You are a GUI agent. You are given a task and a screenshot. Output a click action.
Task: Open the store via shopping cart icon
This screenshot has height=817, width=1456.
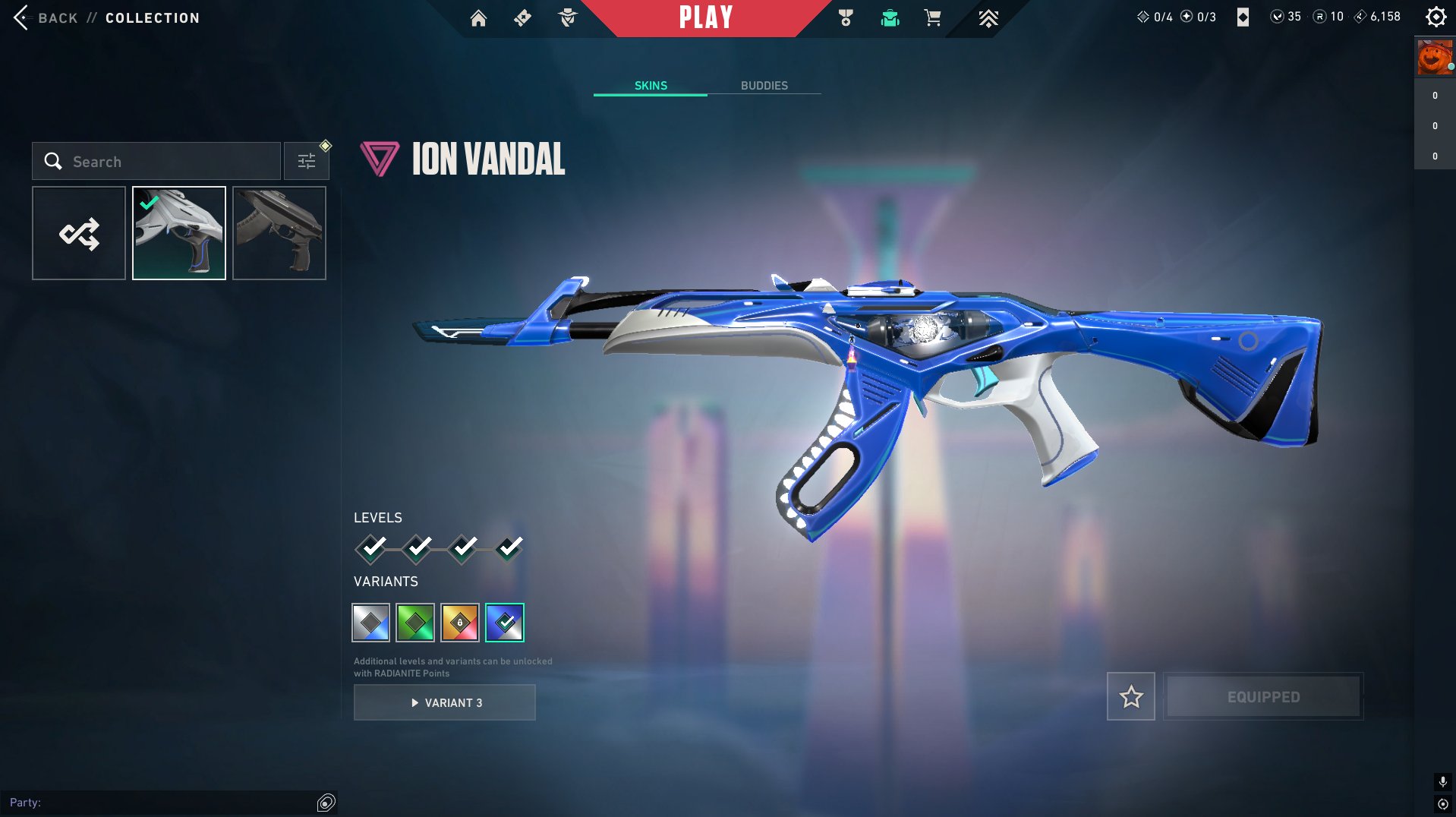coord(933,18)
